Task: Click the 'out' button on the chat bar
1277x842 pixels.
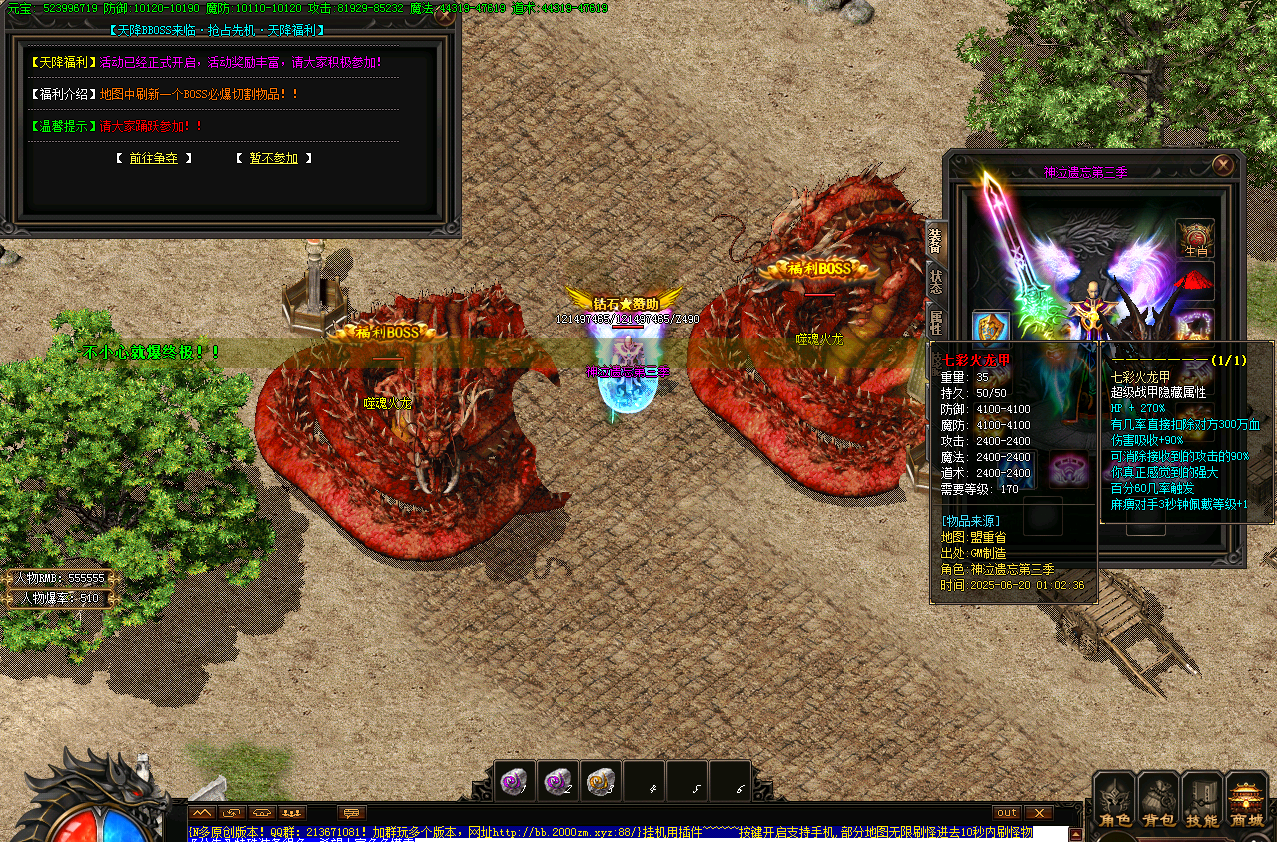Action: [1006, 813]
